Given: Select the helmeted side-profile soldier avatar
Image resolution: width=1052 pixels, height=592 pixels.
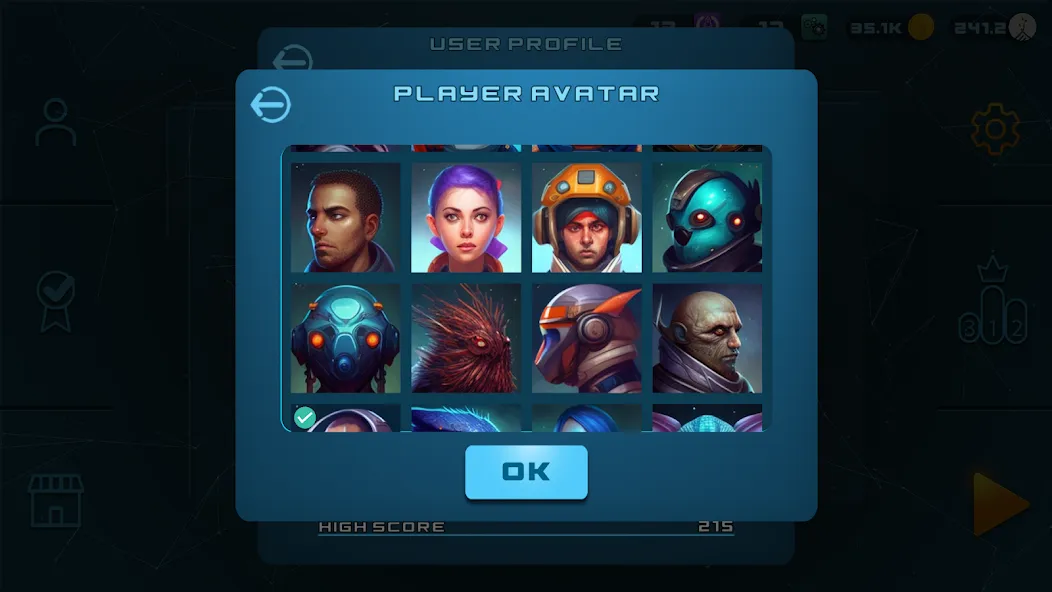Looking at the screenshot, I should [x=587, y=338].
